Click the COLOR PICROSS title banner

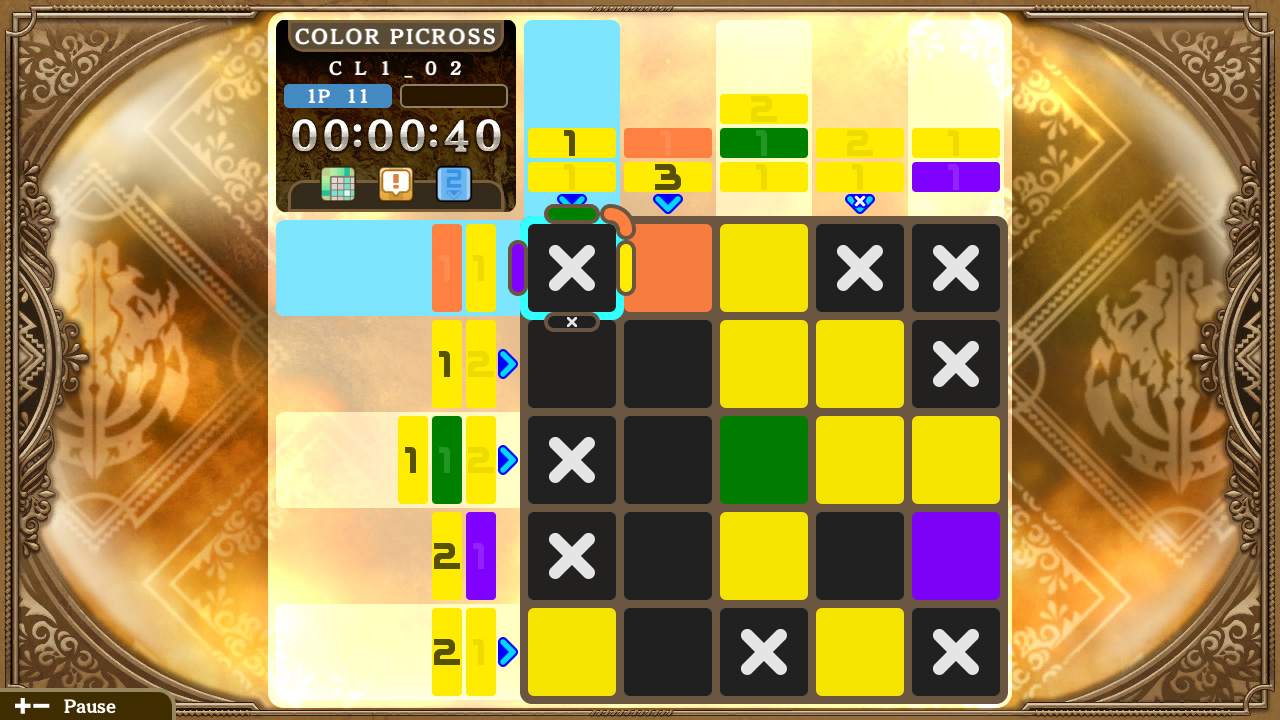click(395, 36)
